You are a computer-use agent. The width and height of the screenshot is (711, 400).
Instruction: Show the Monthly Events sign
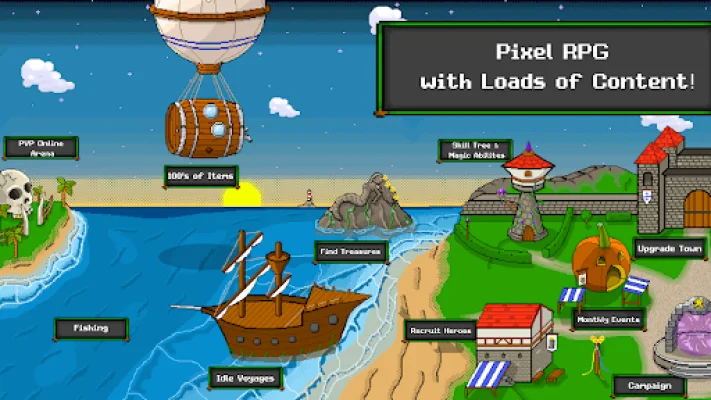click(x=608, y=320)
